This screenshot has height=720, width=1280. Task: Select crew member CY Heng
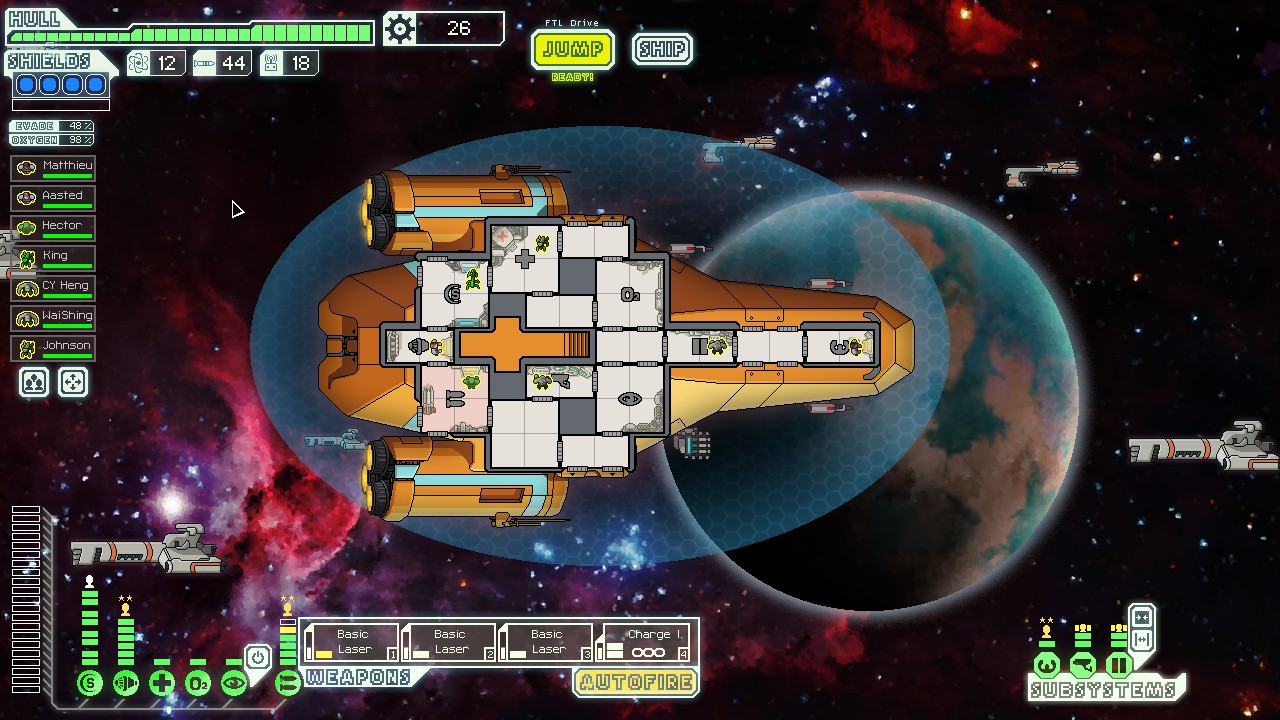tap(53, 287)
